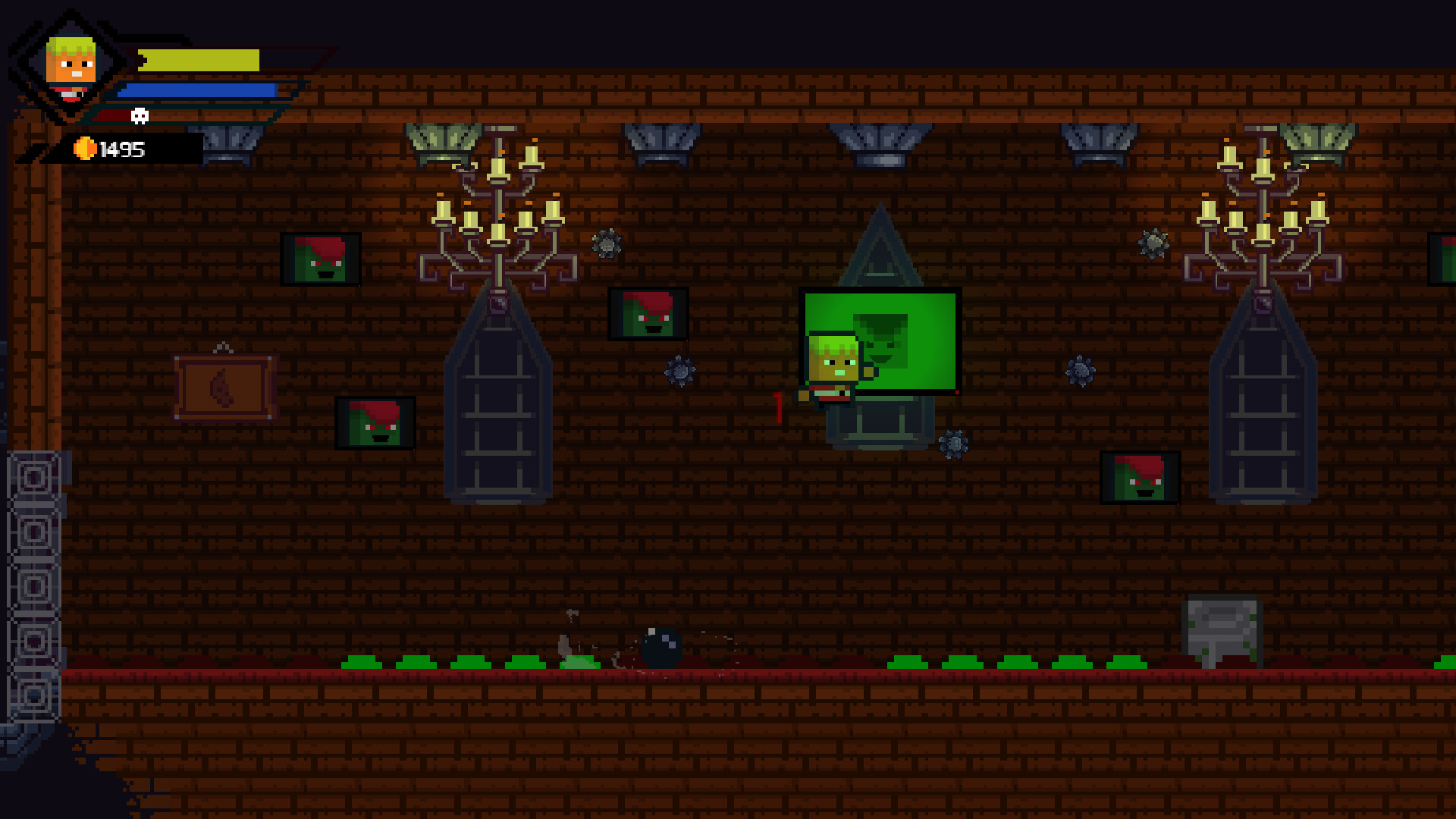Select the zombie portrait left of the green painting
The height and width of the screenshot is (819, 1456).
pos(649,312)
